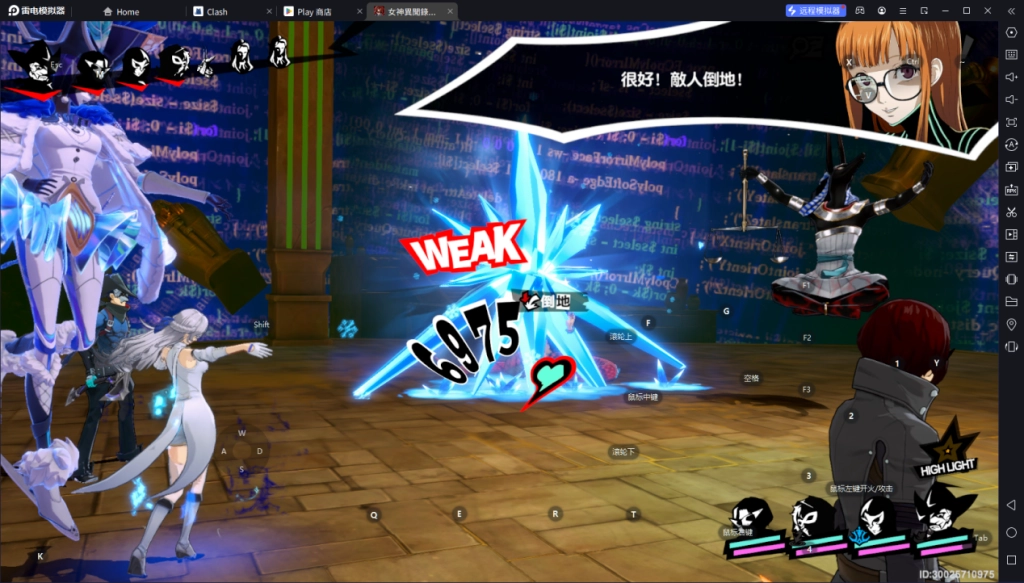Viewport: 1024px width, 583px height.
Task: Switch to the Home emulator tab
Action: 127,11
